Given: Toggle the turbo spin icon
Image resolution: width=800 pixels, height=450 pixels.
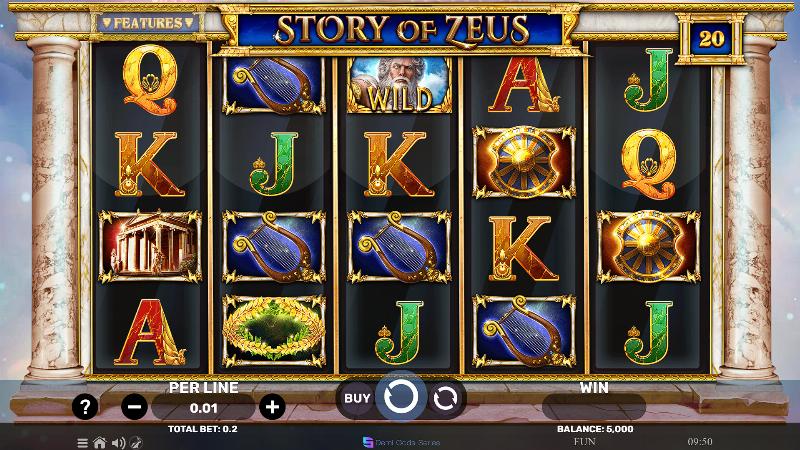Looking at the screenshot, I should (135, 441).
